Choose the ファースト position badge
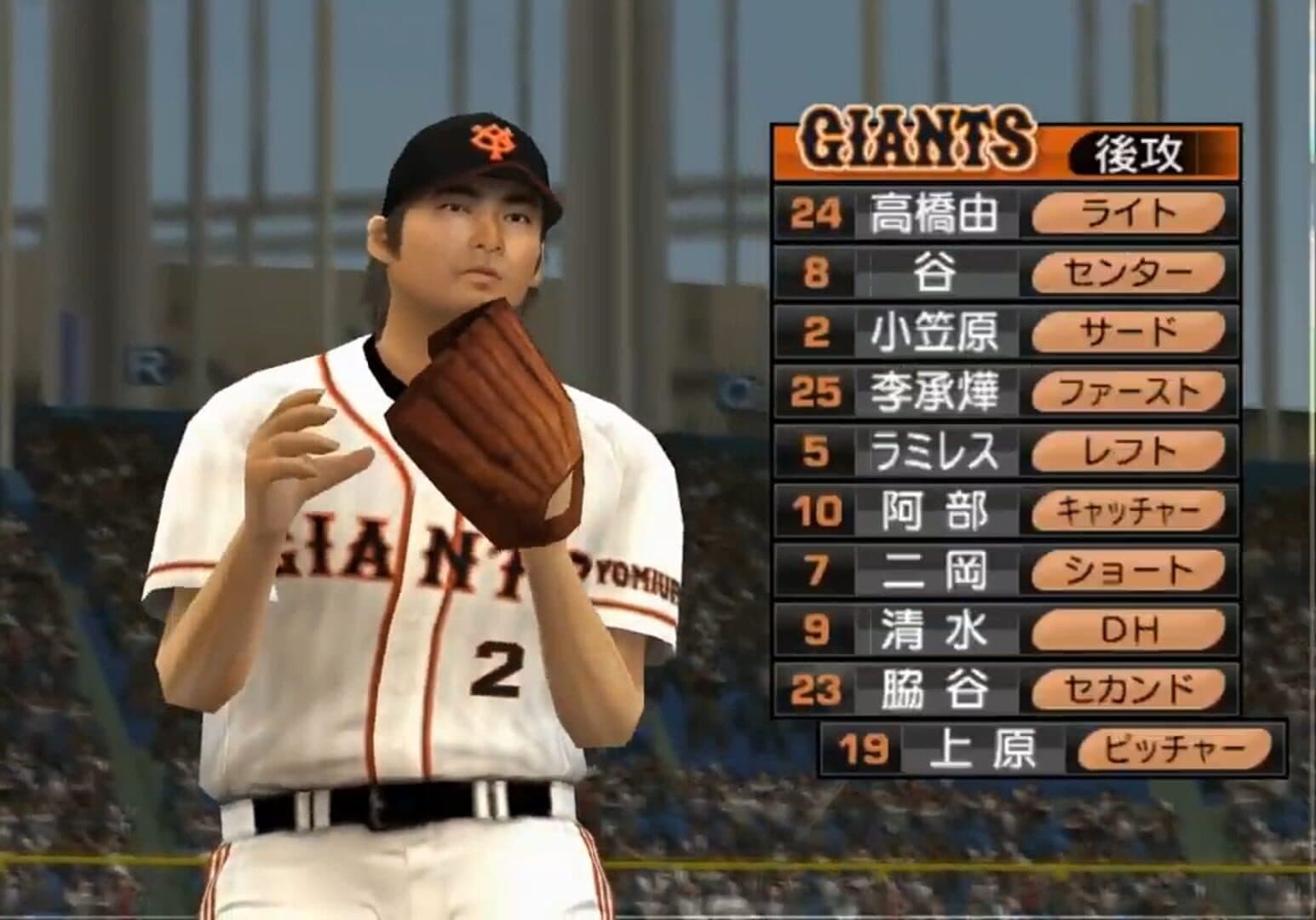 click(x=1128, y=392)
